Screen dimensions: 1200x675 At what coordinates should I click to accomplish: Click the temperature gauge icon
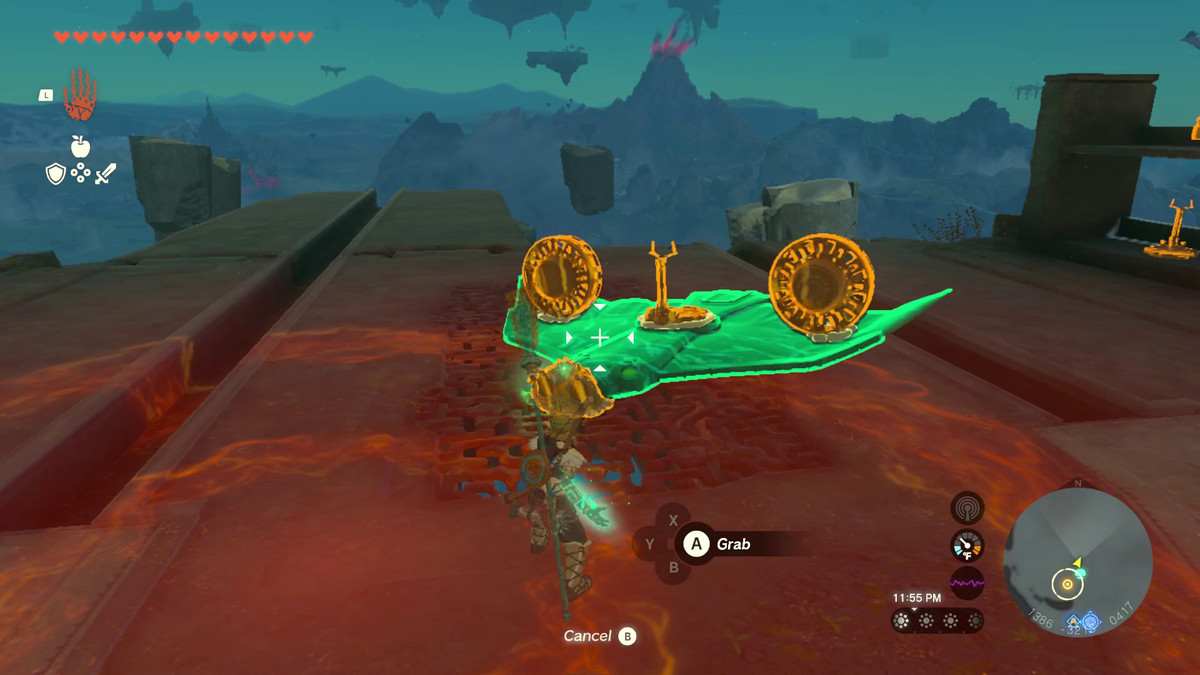click(967, 545)
